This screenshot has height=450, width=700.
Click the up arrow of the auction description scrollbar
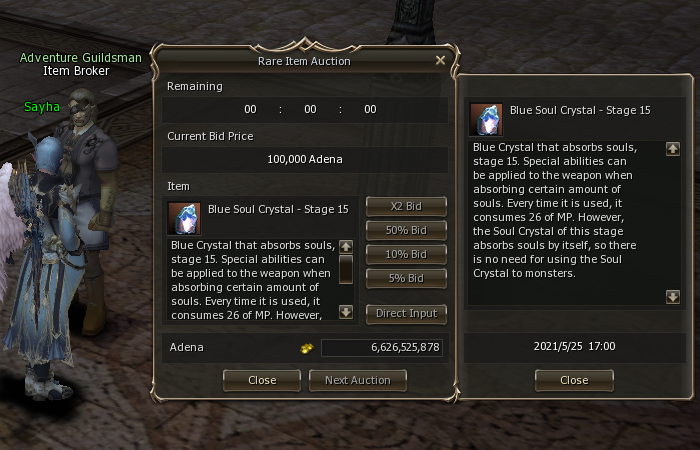(x=346, y=246)
